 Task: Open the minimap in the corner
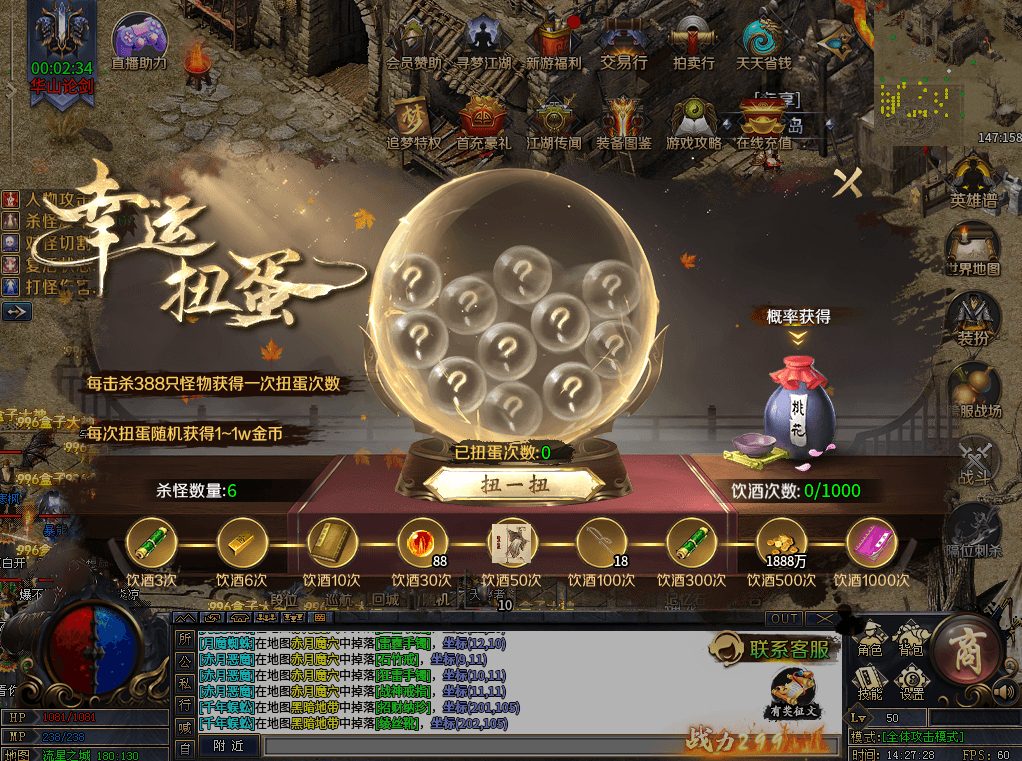pyautogui.click(x=945, y=65)
